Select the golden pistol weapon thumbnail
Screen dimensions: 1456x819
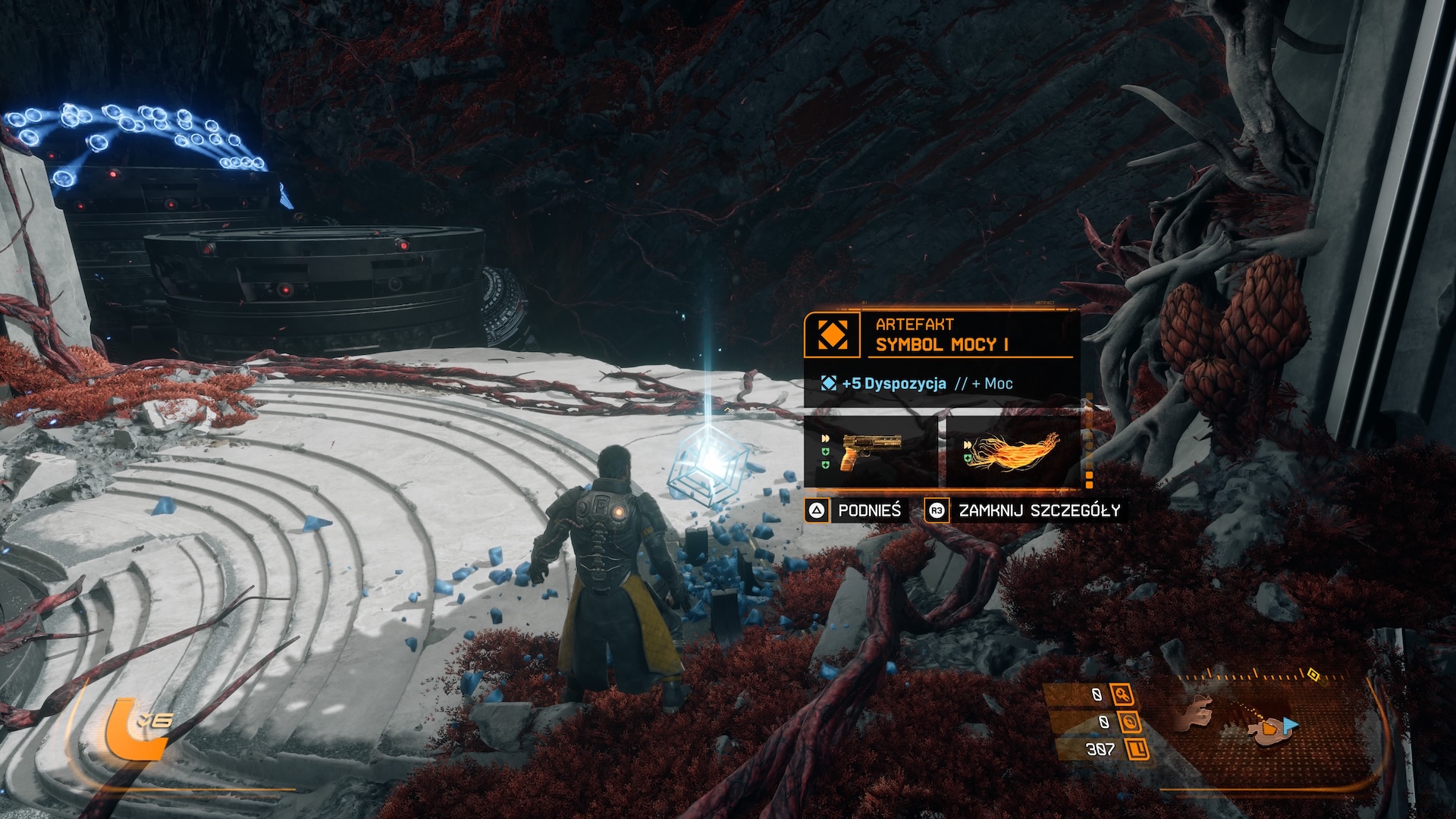coord(871,451)
